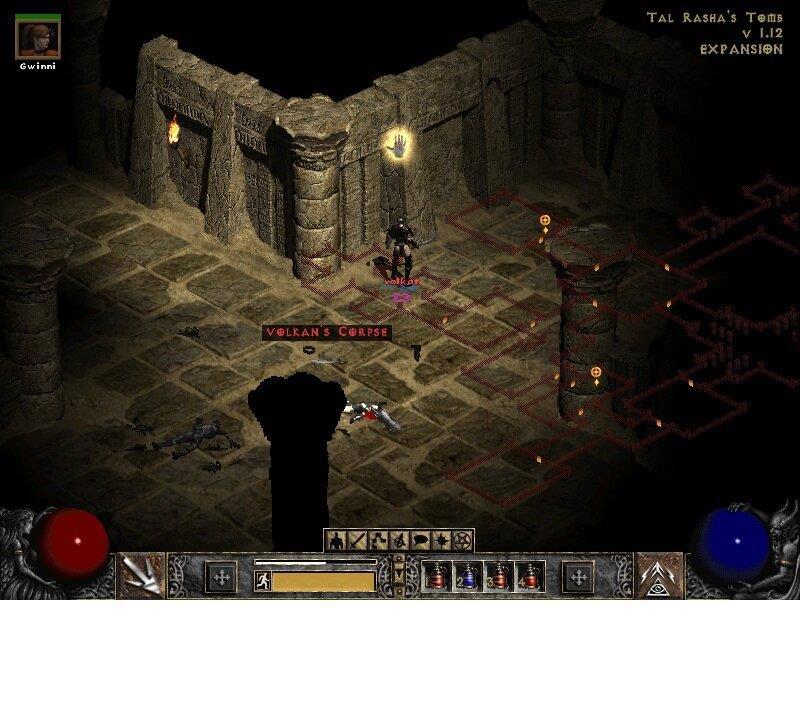Toggle the run/walk running man button
Viewport: 800px width, 719px height.
pyautogui.click(x=262, y=580)
